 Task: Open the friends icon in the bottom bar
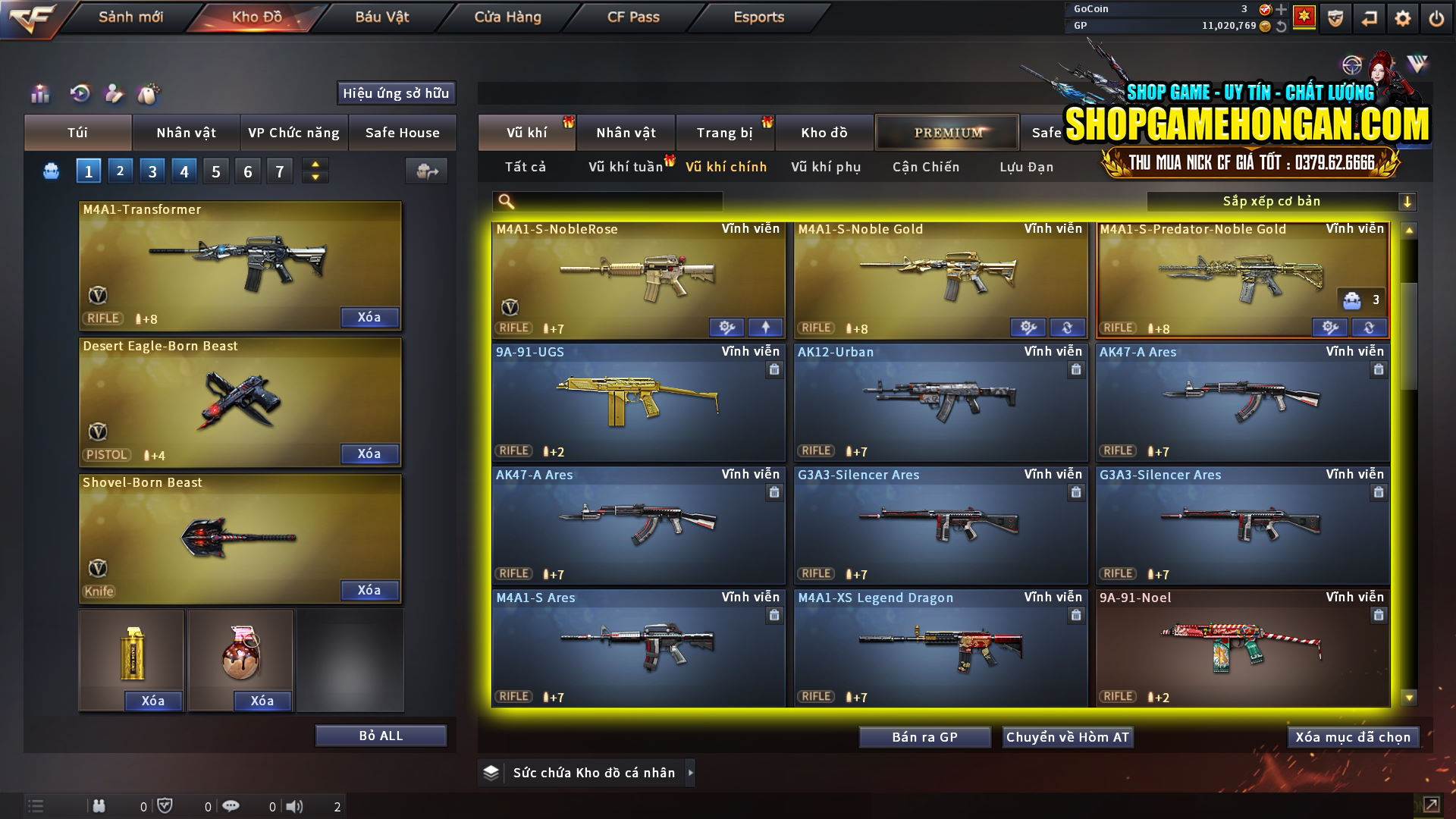point(99,805)
